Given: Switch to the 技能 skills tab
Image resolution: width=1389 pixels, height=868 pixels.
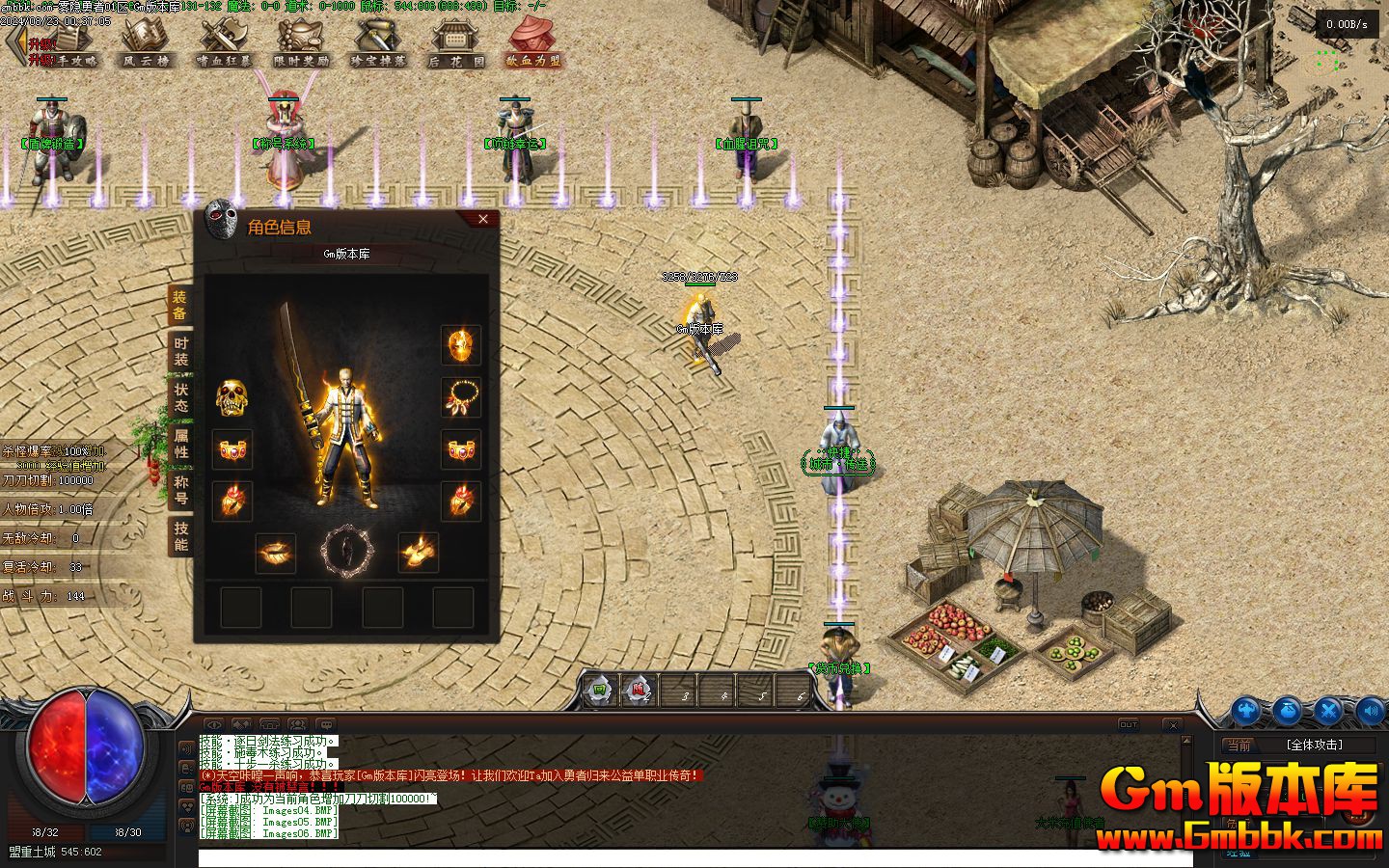Looking at the screenshot, I should pos(180,536).
